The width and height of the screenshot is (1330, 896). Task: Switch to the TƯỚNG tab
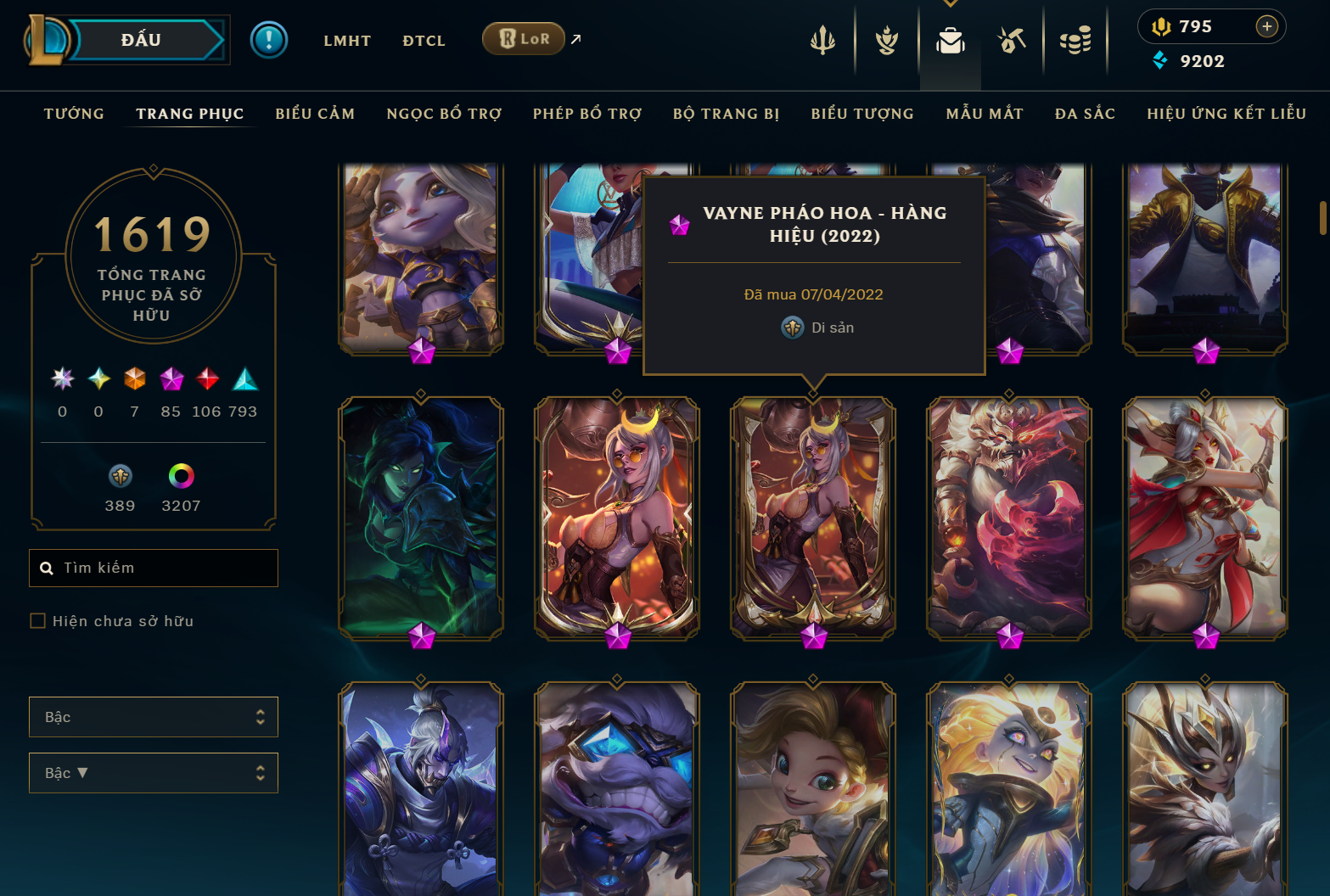pyautogui.click(x=74, y=113)
